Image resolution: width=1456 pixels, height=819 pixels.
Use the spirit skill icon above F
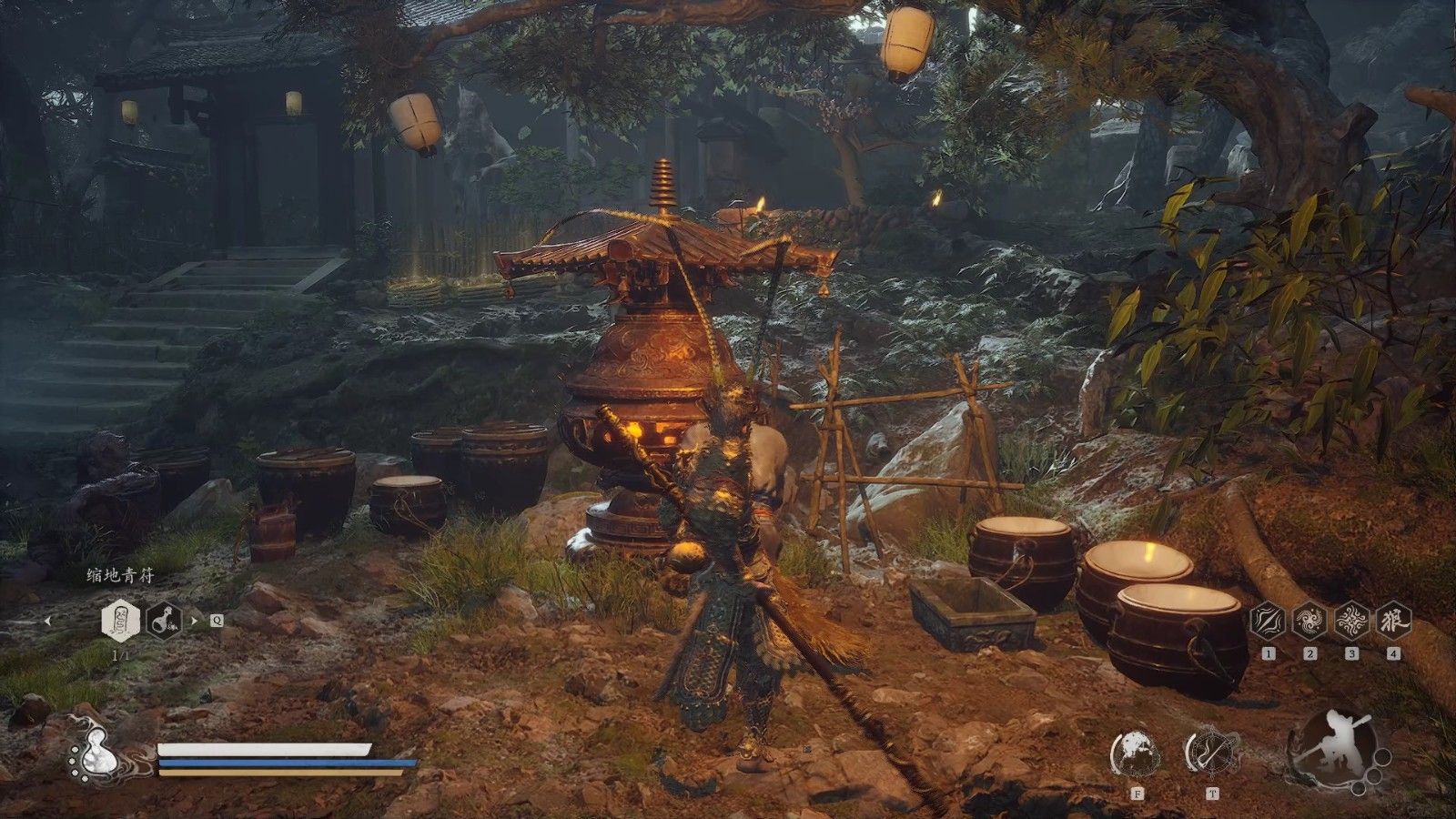[1136, 753]
